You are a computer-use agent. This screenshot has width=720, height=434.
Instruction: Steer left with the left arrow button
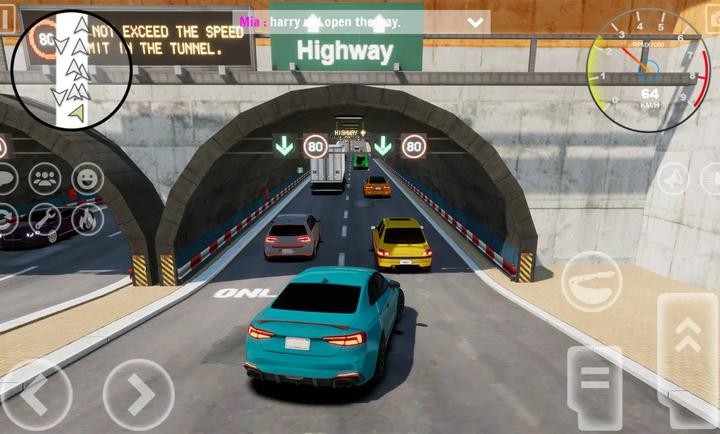coord(34,394)
